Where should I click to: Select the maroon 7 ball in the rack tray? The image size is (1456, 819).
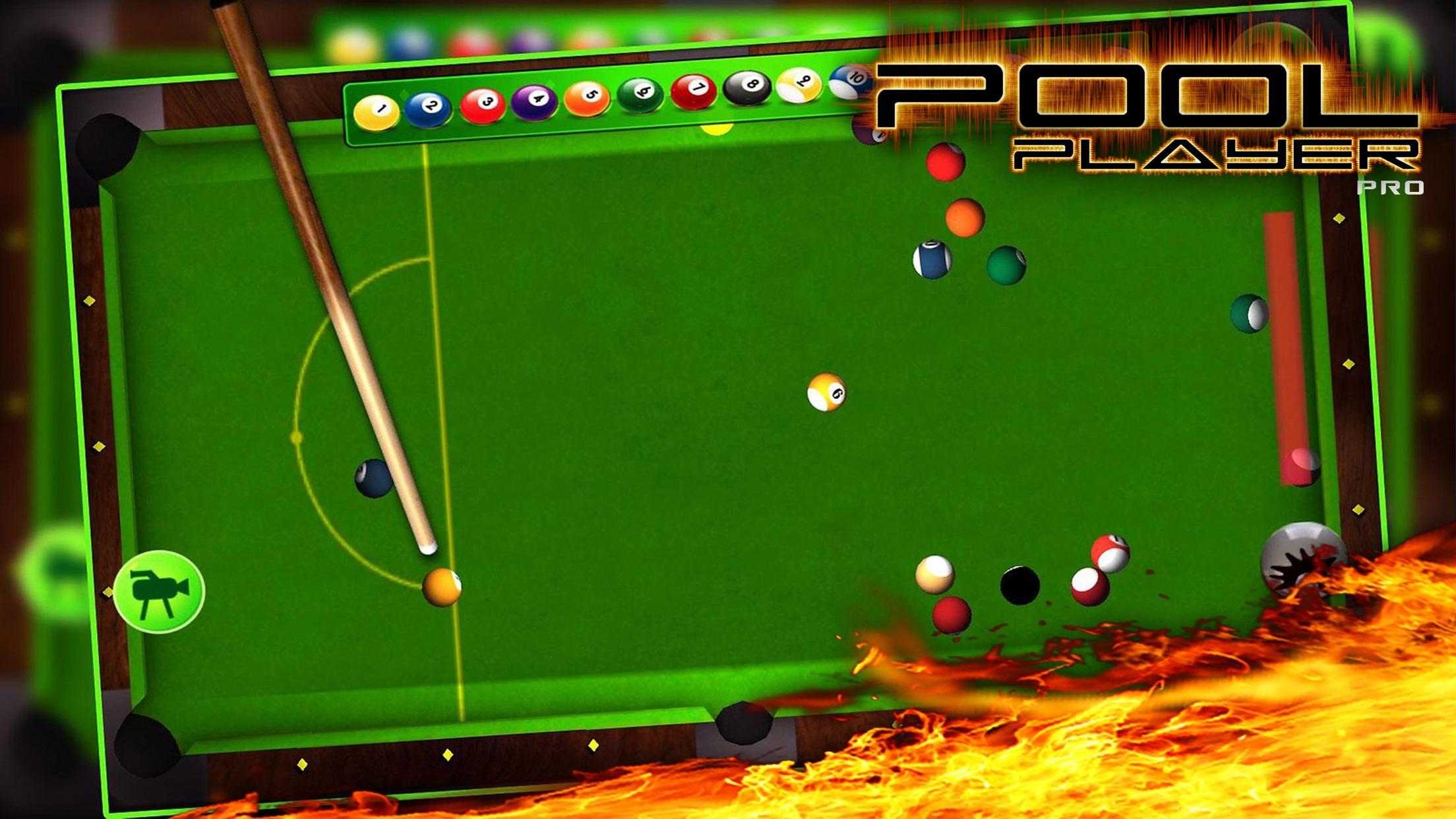694,88
